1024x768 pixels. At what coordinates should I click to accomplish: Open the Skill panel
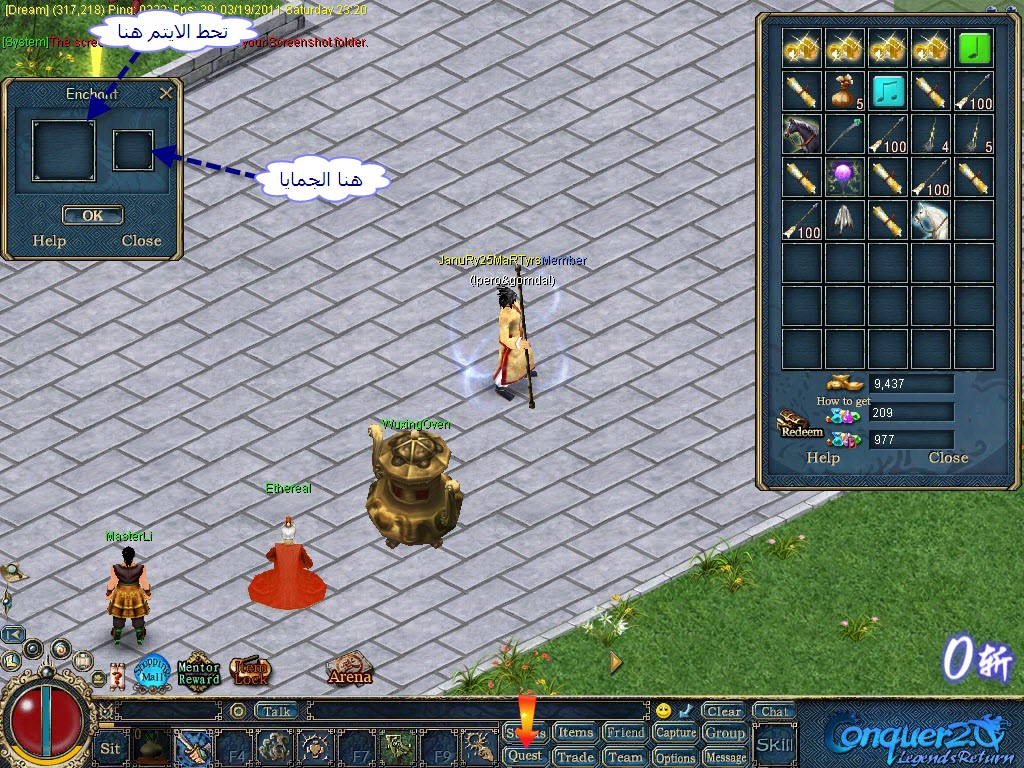774,744
